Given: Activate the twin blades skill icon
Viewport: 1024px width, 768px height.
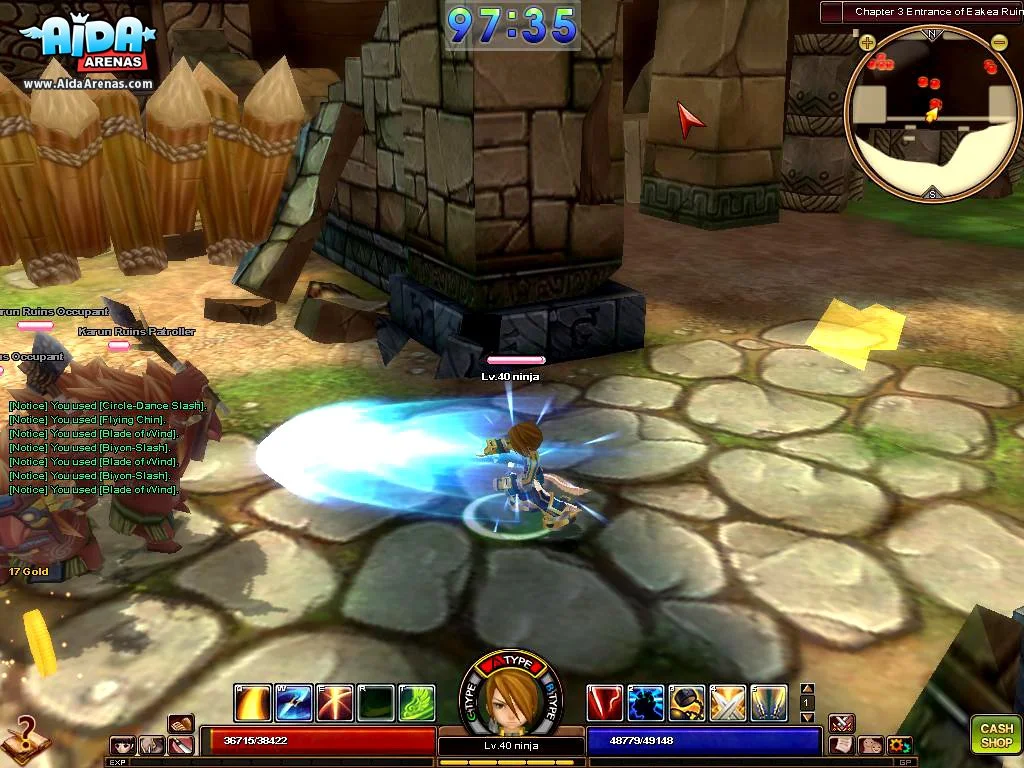Looking at the screenshot, I should coord(769,703).
